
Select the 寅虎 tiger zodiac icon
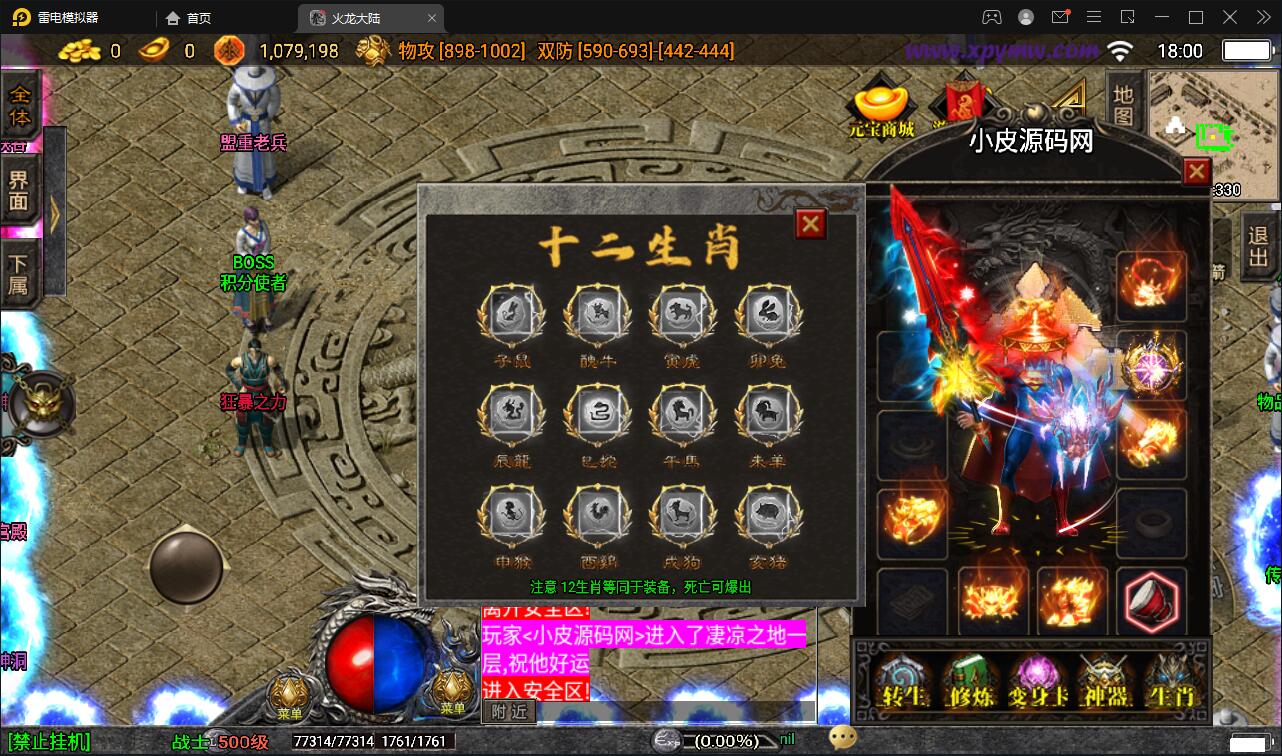click(682, 313)
